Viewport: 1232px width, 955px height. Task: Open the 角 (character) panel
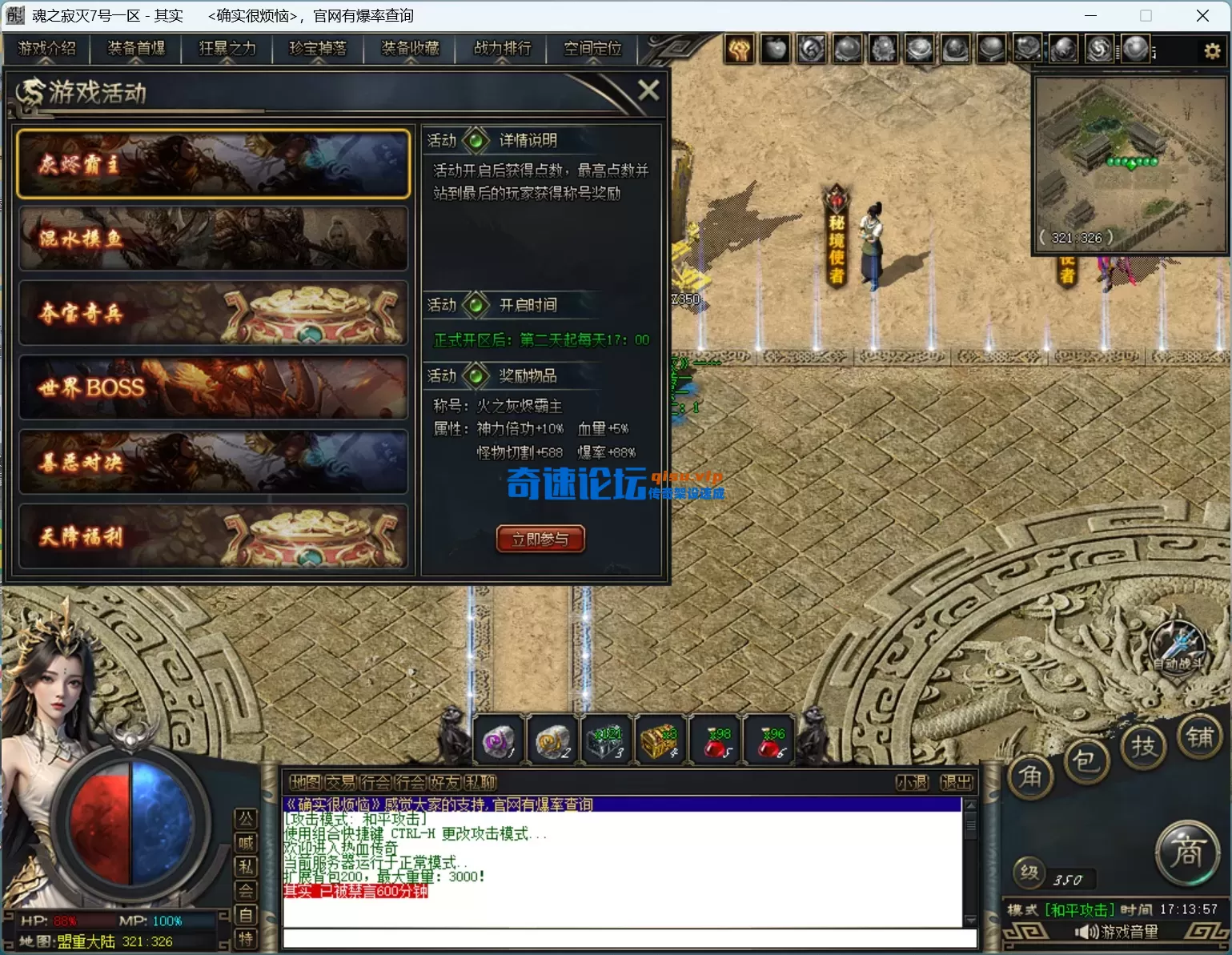[x=1031, y=776]
